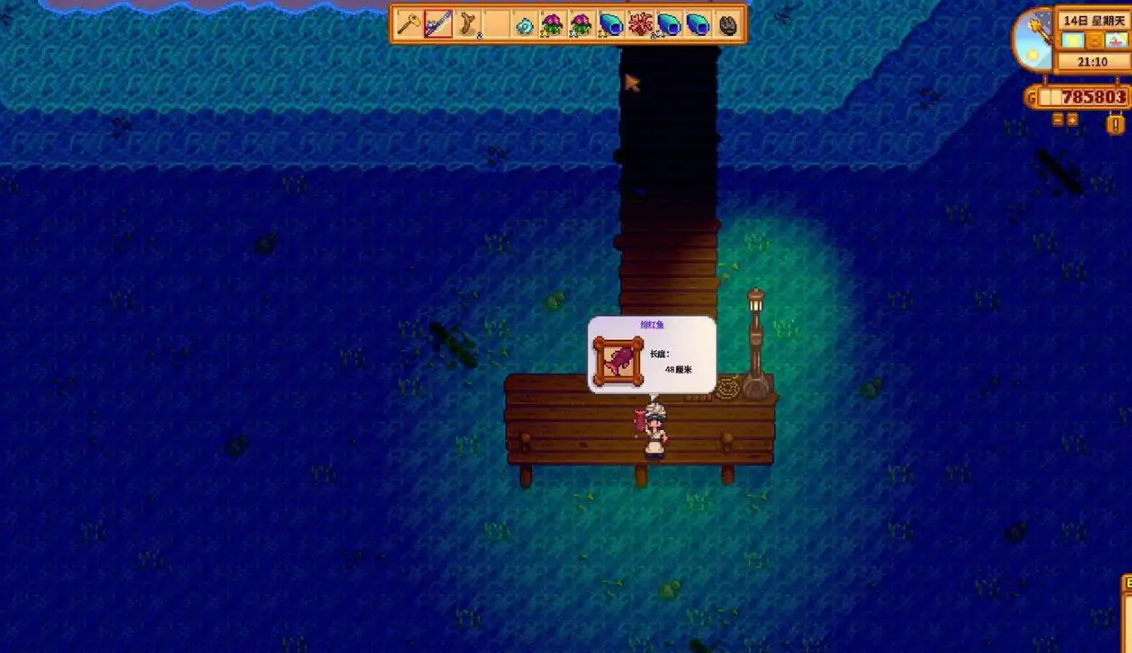The image size is (1132, 653).
Task: Select the pan tool in the first hotbar slot
Action: (408, 24)
